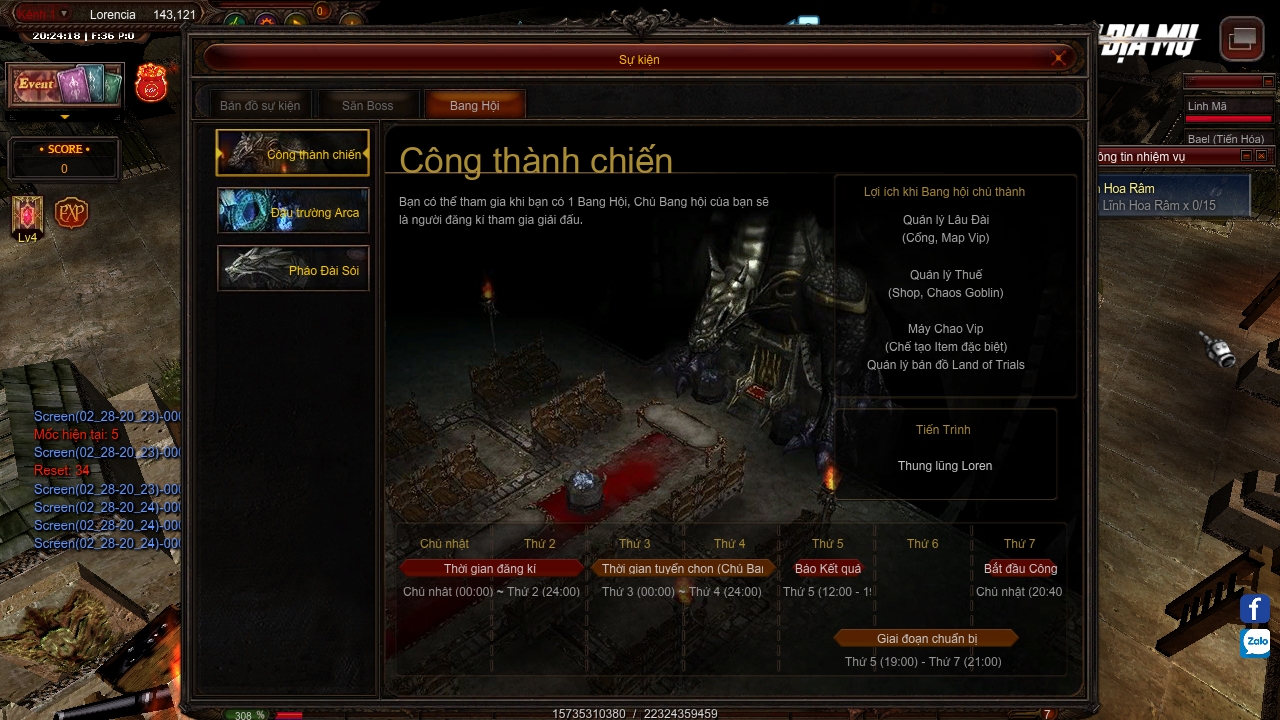Click the top-right window menu button
The height and width of the screenshot is (720, 1280).
[1242, 39]
